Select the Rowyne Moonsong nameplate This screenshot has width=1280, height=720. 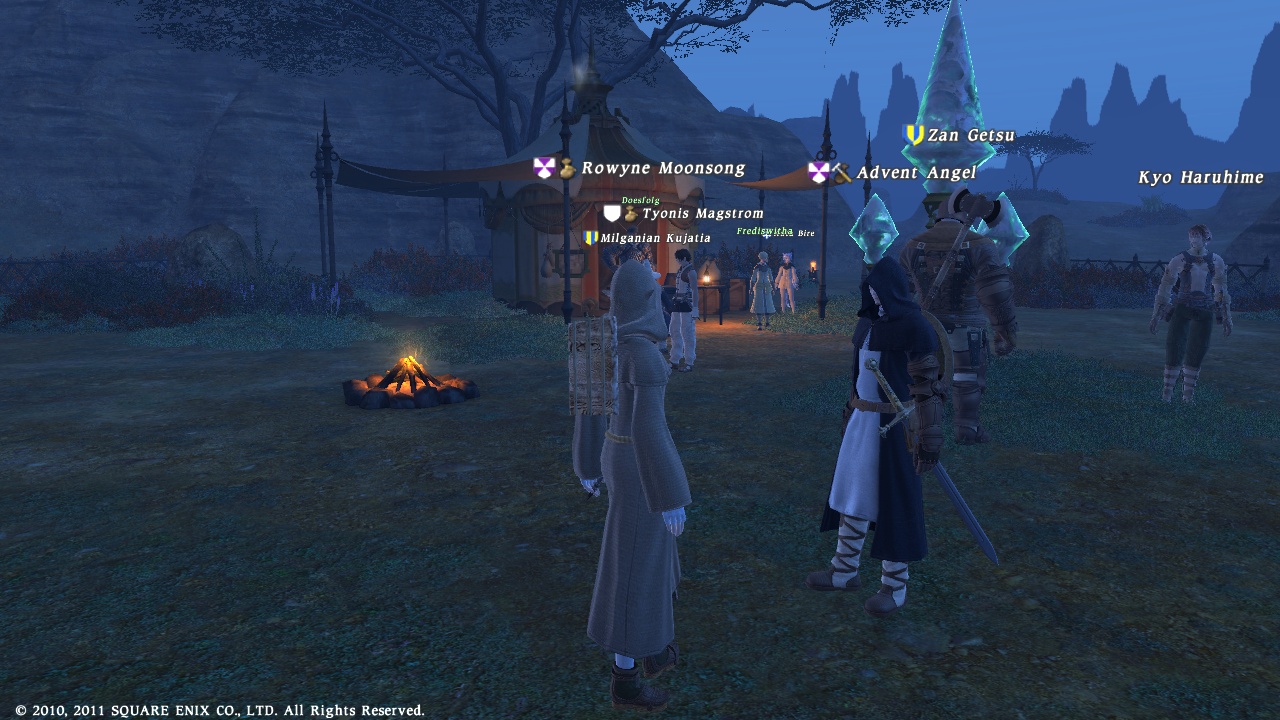coord(662,169)
